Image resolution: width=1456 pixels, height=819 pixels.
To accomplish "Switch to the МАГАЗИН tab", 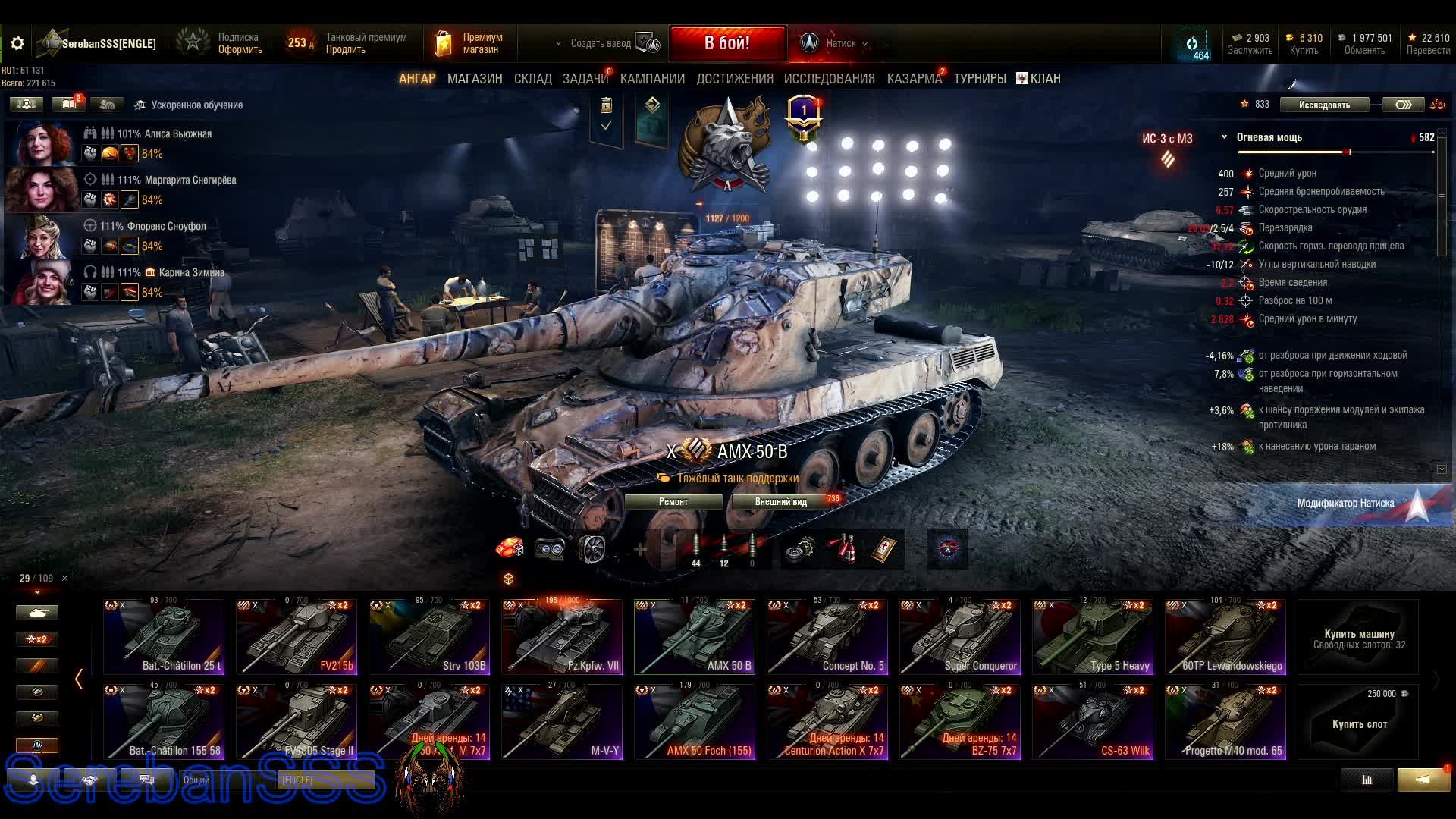I will click(x=475, y=79).
